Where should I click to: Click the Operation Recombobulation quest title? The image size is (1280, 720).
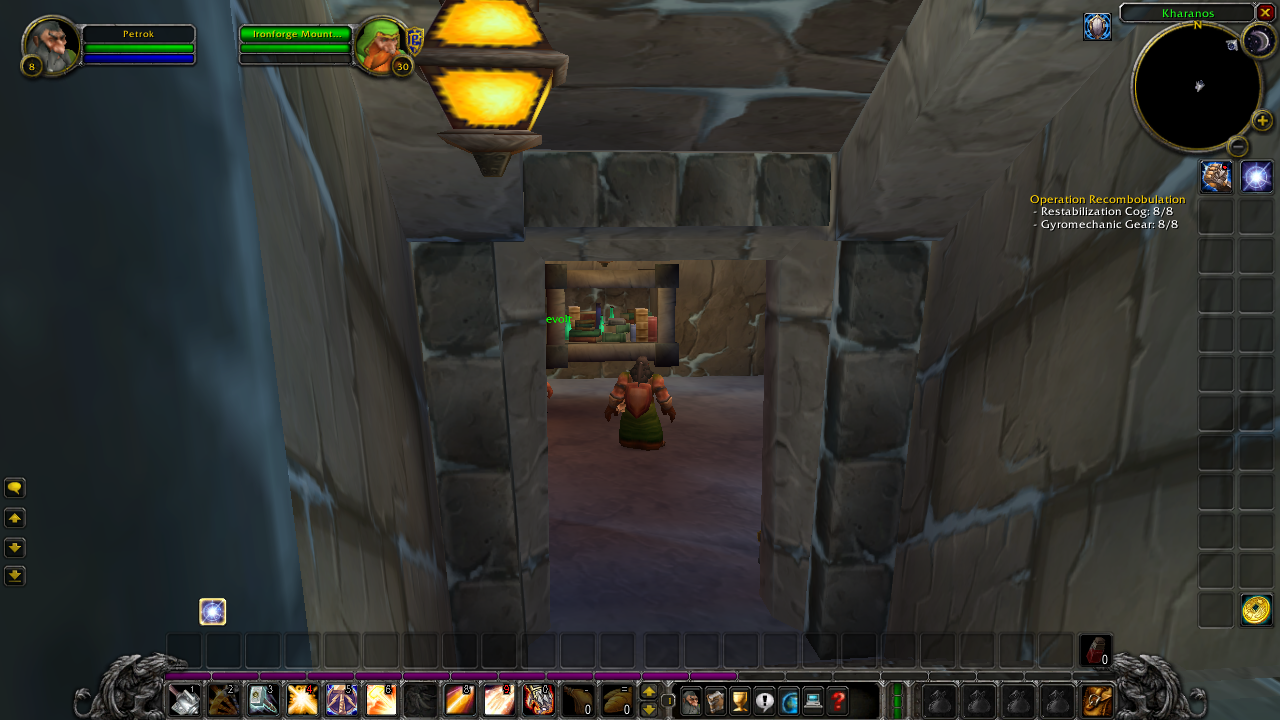pos(1108,199)
